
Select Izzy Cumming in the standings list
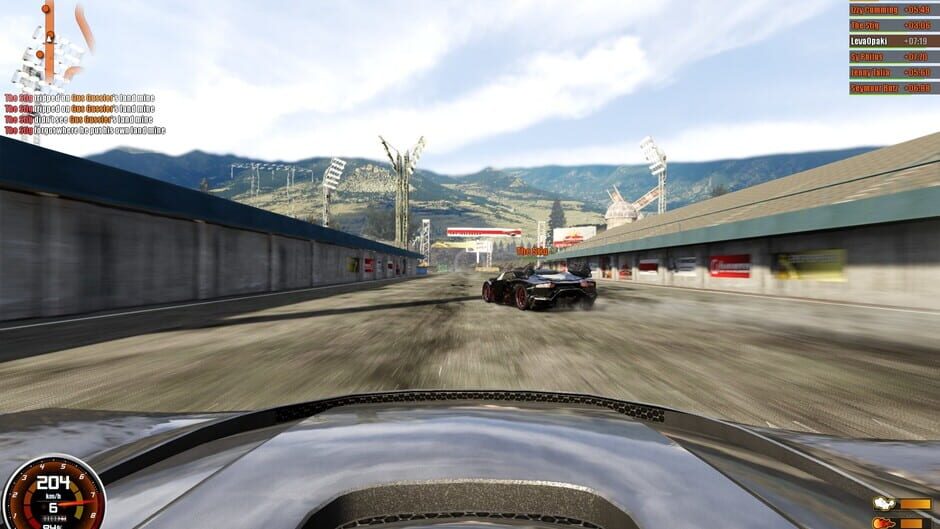[892, 9]
